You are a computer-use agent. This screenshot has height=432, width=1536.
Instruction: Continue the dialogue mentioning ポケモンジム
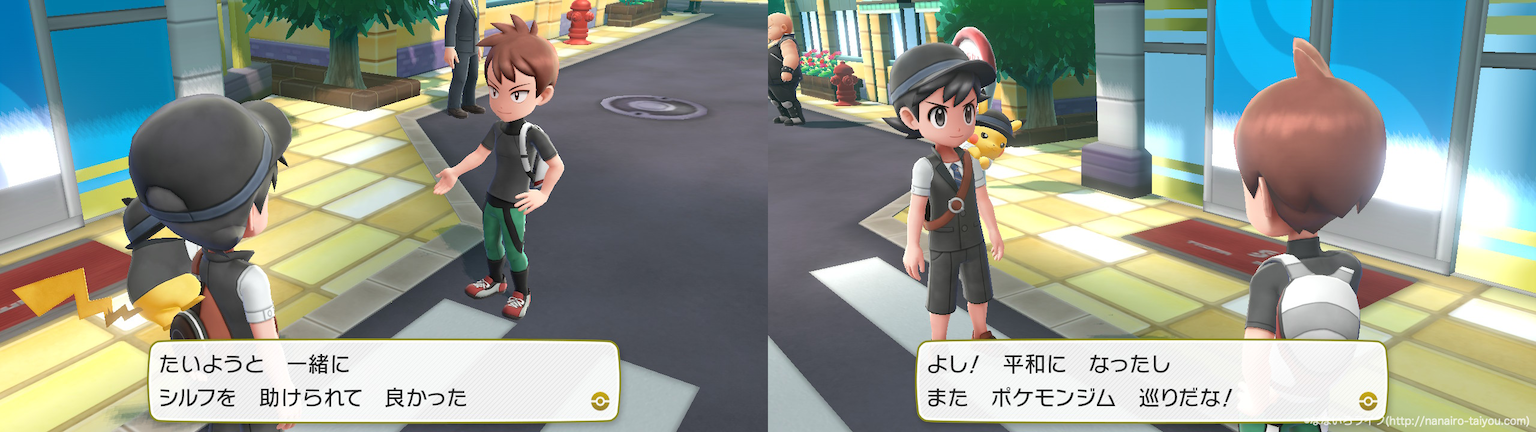pos(1150,380)
